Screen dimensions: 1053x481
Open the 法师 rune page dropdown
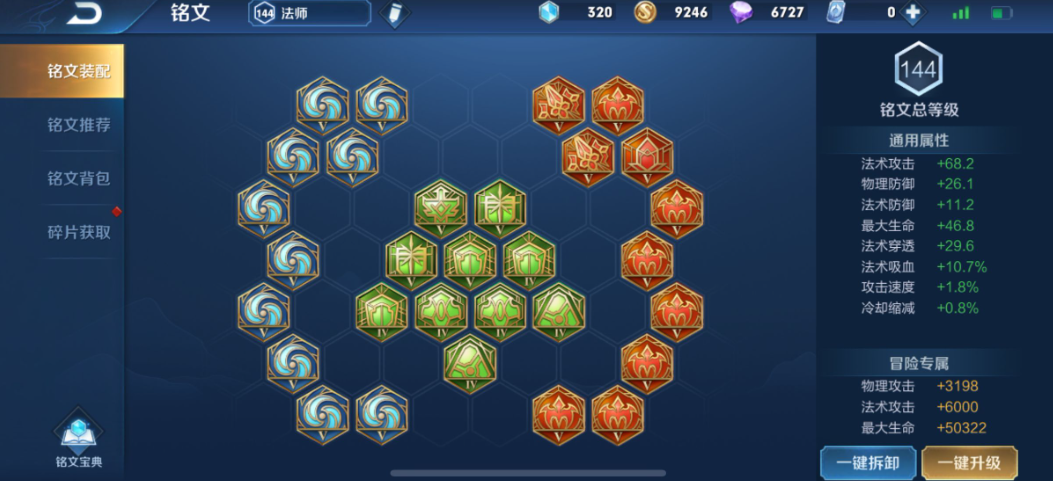tap(309, 13)
